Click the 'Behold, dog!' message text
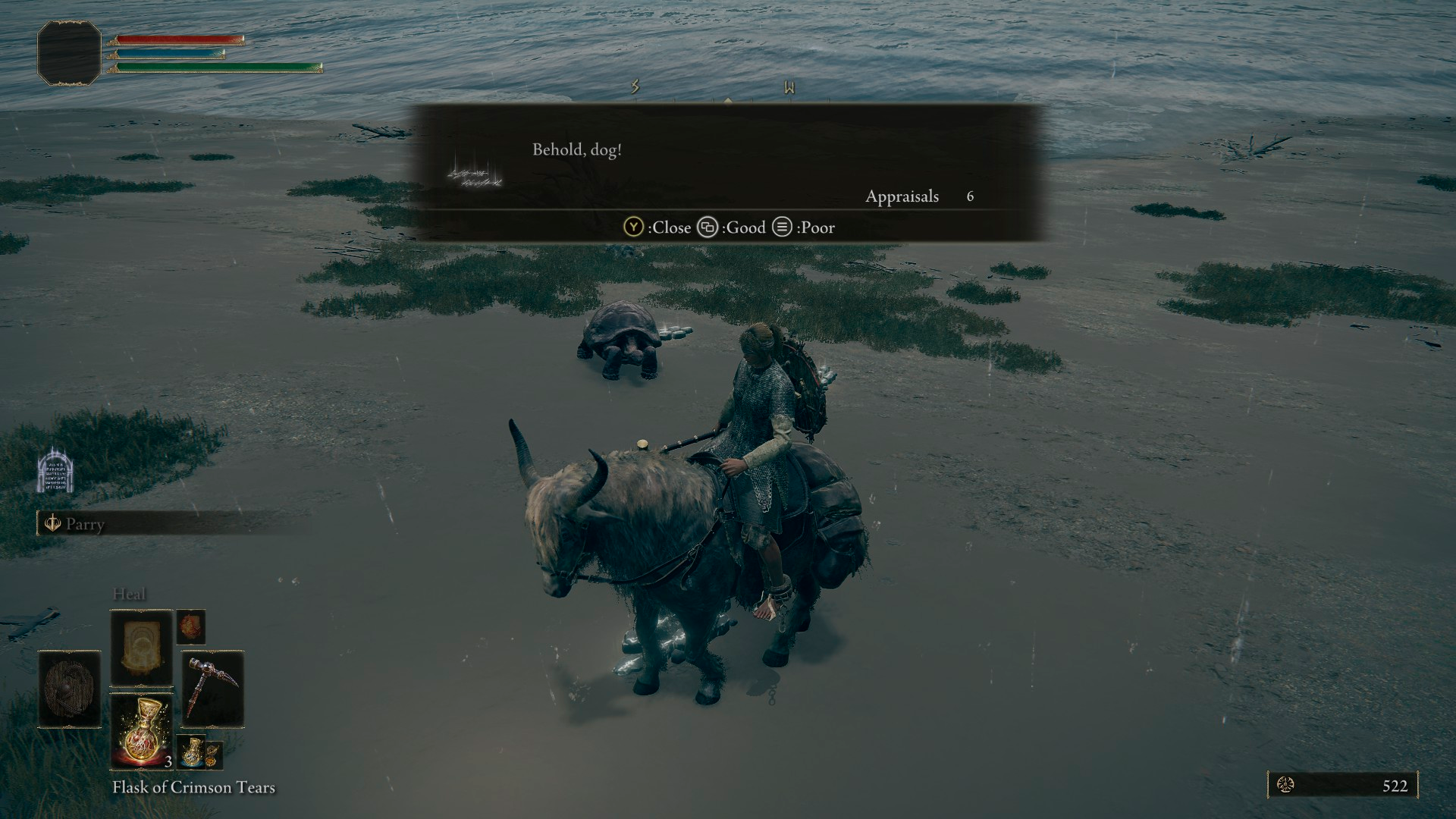 coord(576,149)
